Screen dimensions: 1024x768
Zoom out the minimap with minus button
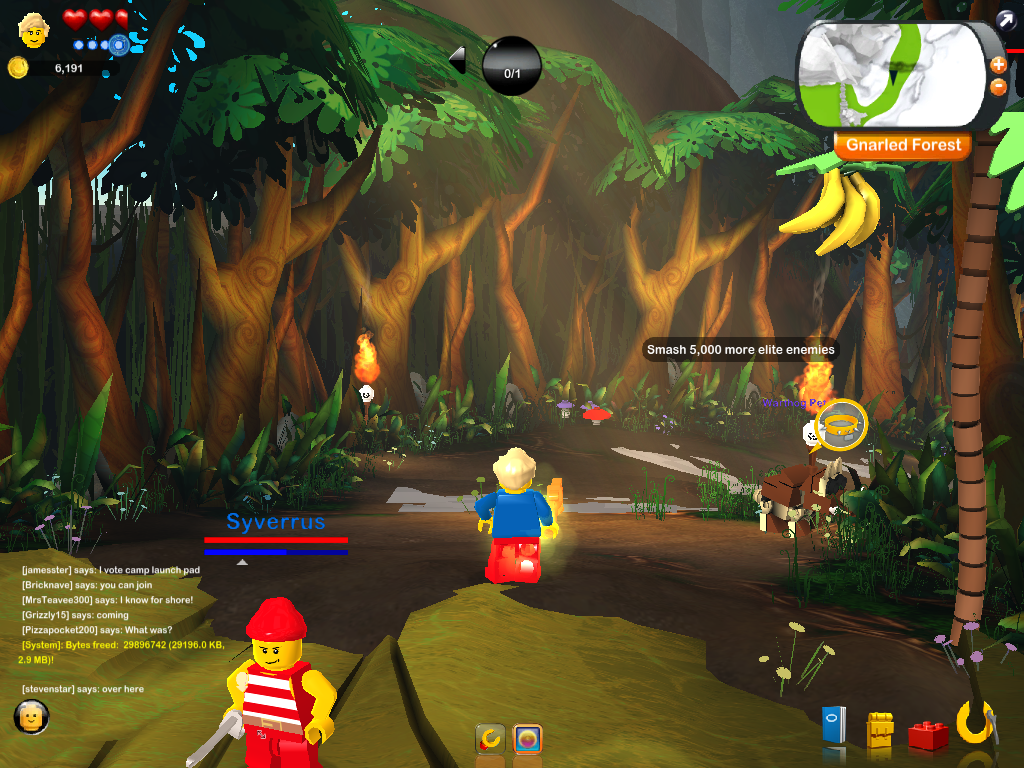pyautogui.click(x=998, y=87)
